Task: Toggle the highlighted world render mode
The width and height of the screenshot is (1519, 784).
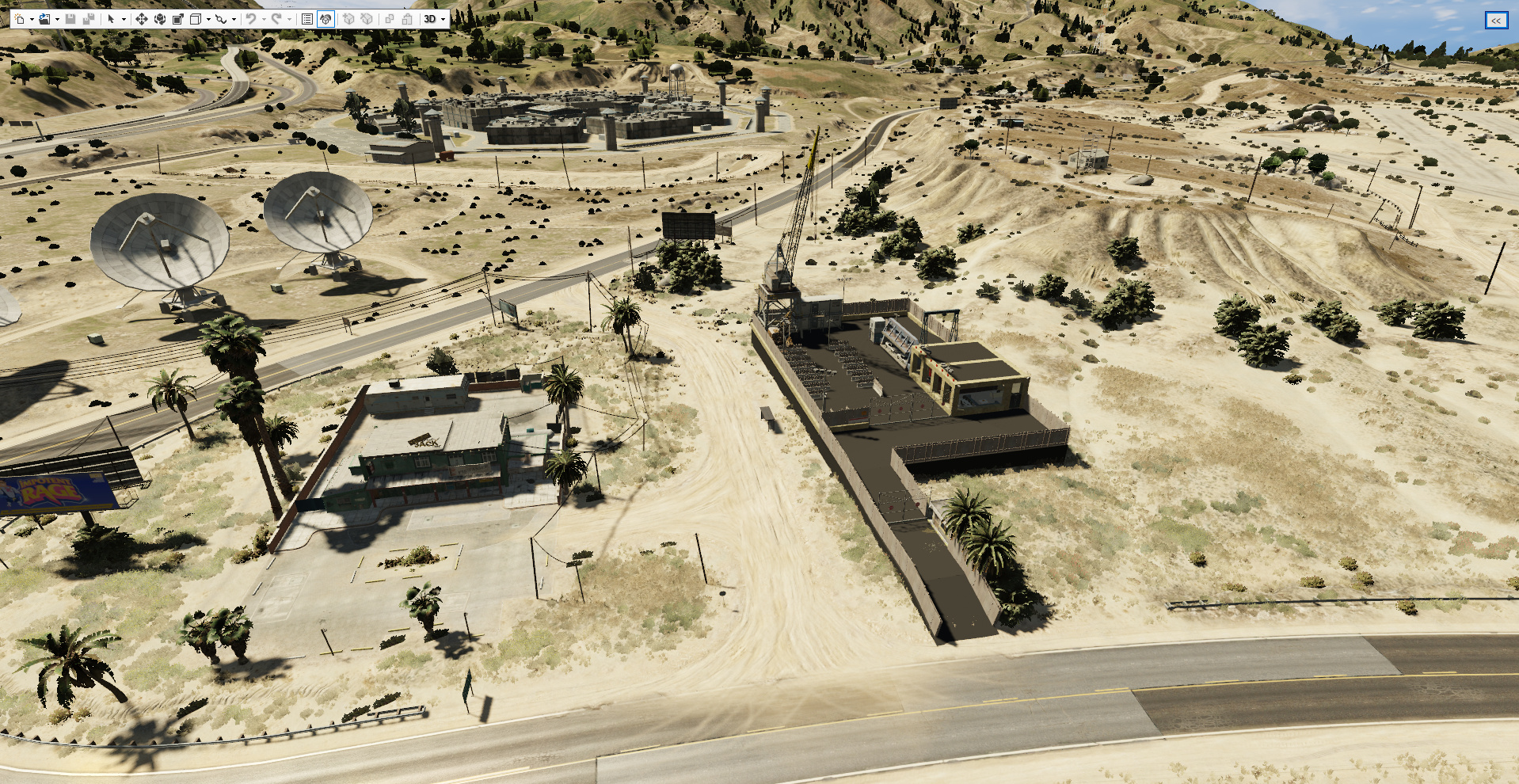Action: (325, 20)
